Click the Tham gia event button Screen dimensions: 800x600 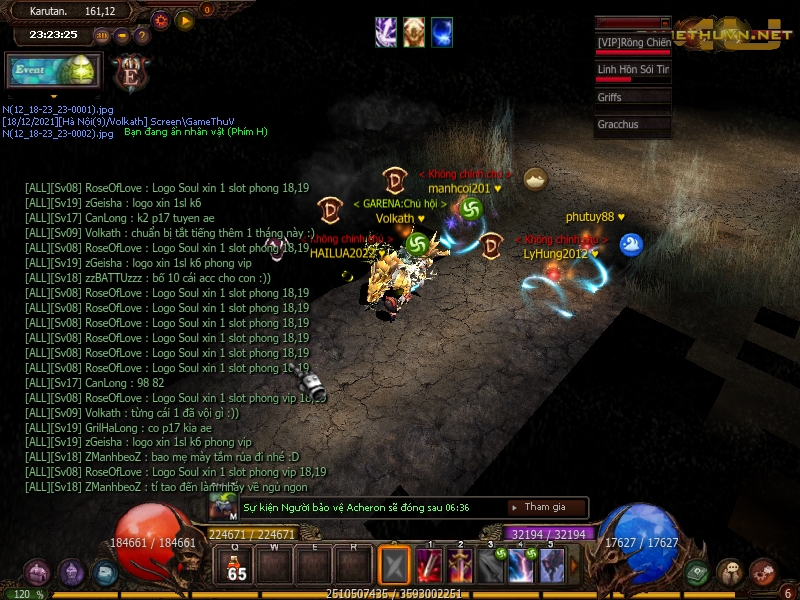(545, 508)
